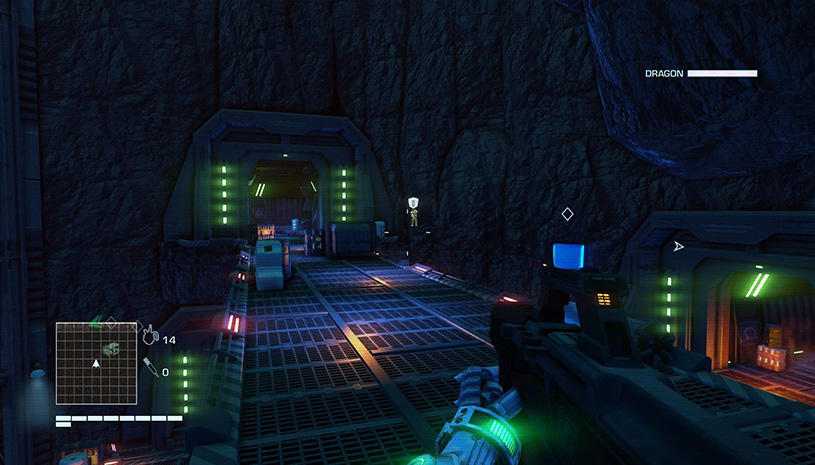Image resolution: width=815 pixels, height=465 pixels.
Task: Click the green cash marker on the minimap
Action: pos(112,346)
